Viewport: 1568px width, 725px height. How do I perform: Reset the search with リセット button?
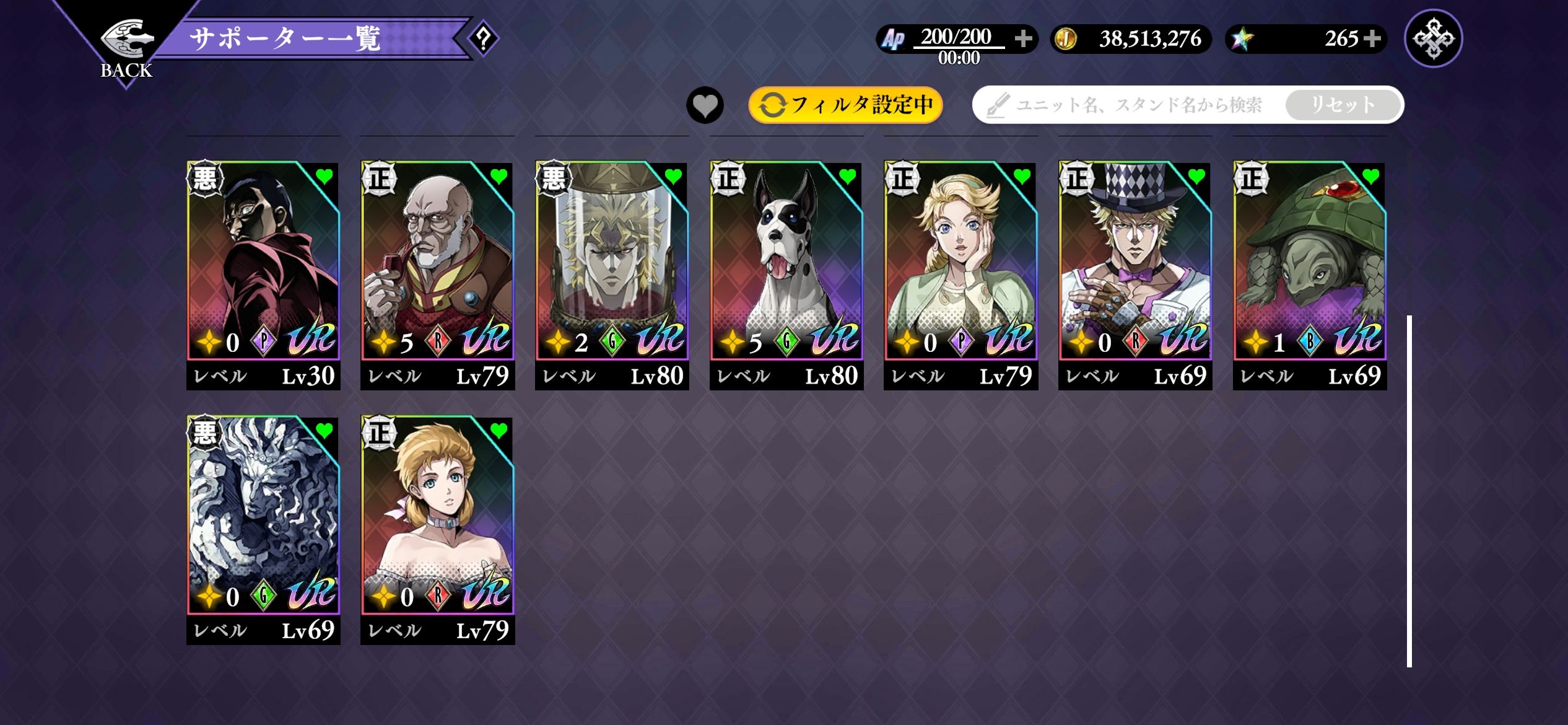point(1343,105)
